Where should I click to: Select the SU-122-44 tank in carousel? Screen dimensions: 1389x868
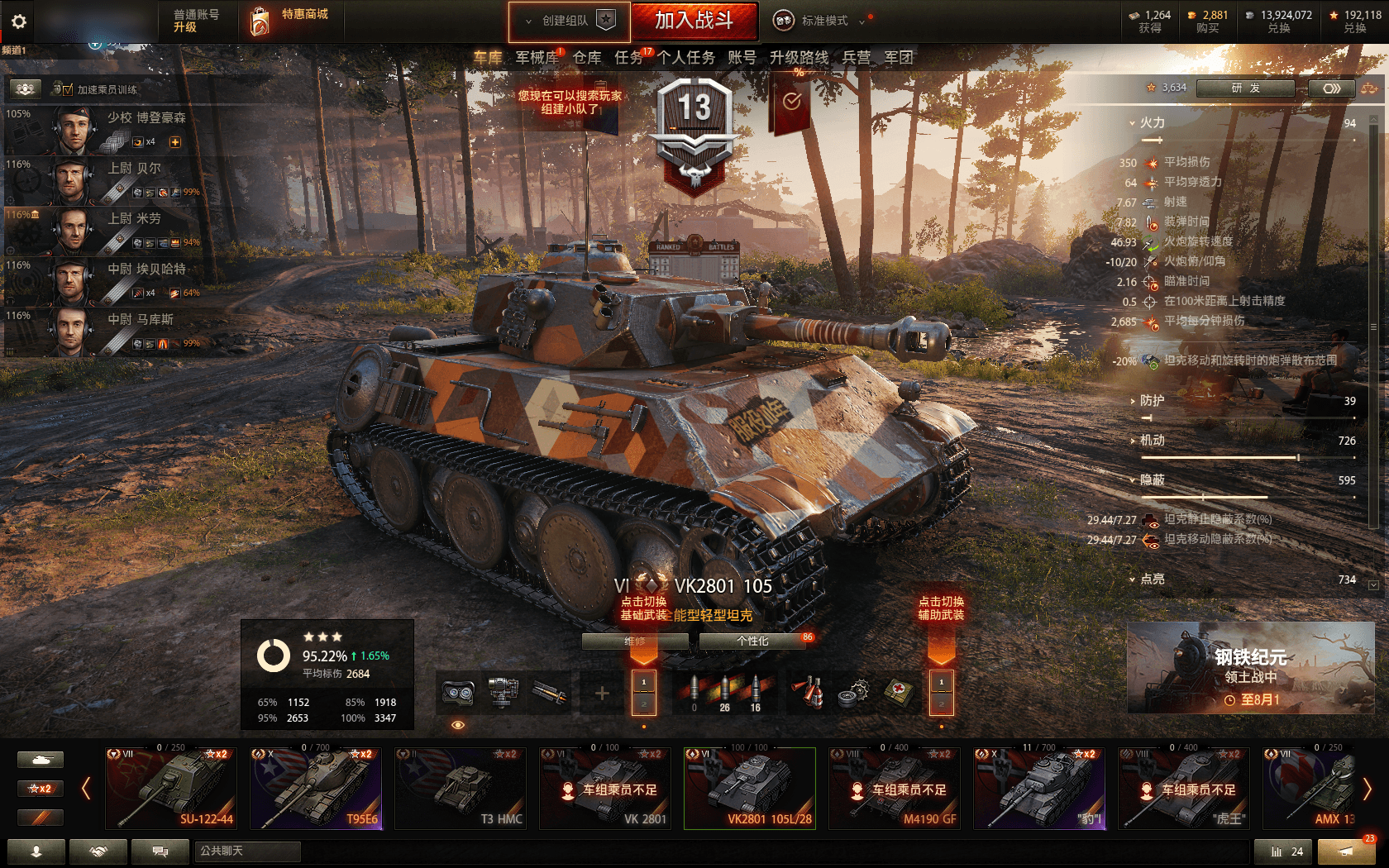click(171, 788)
